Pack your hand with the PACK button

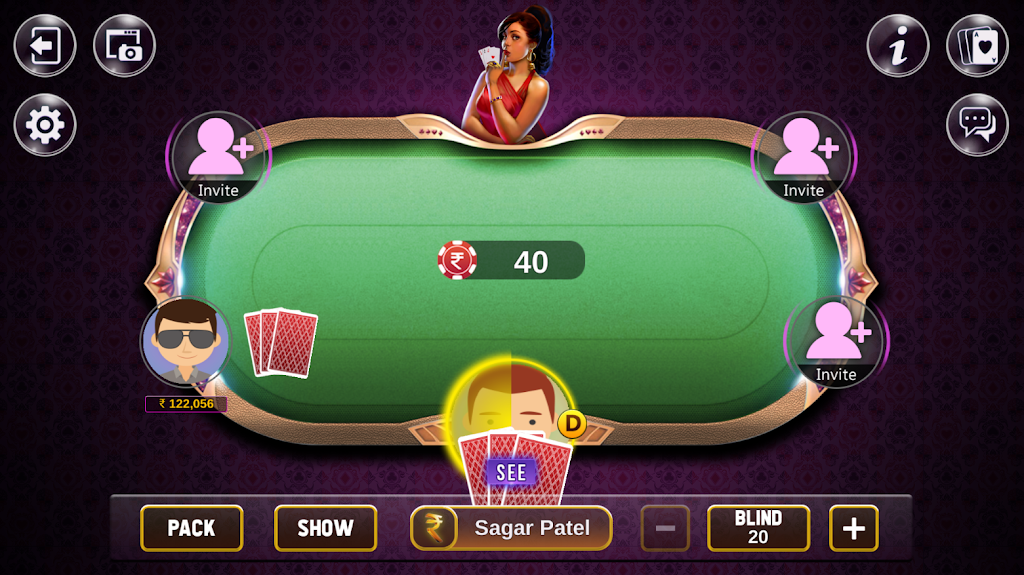191,528
